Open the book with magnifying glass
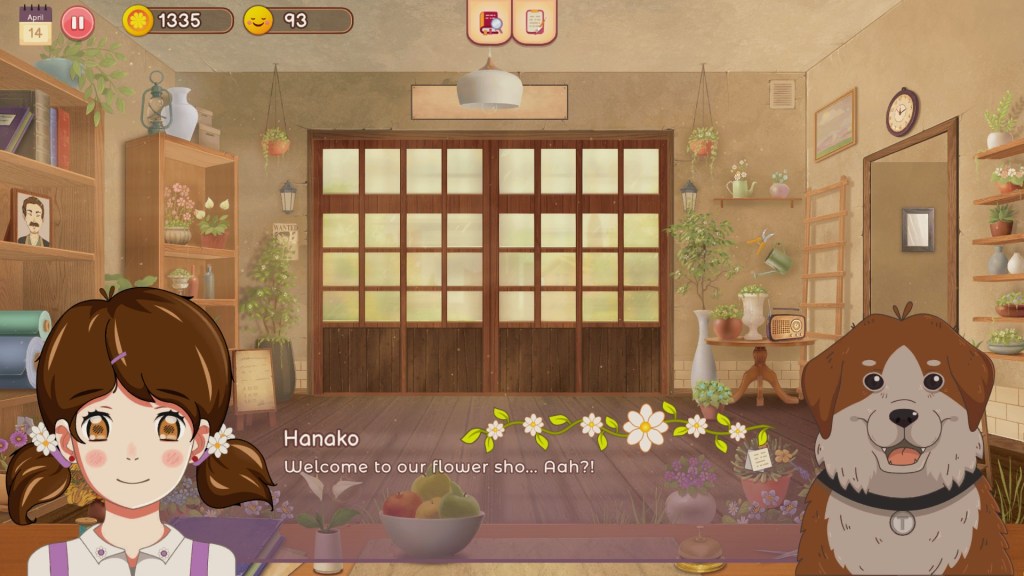The width and height of the screenshot is (1024, 576). coord(490,22)
